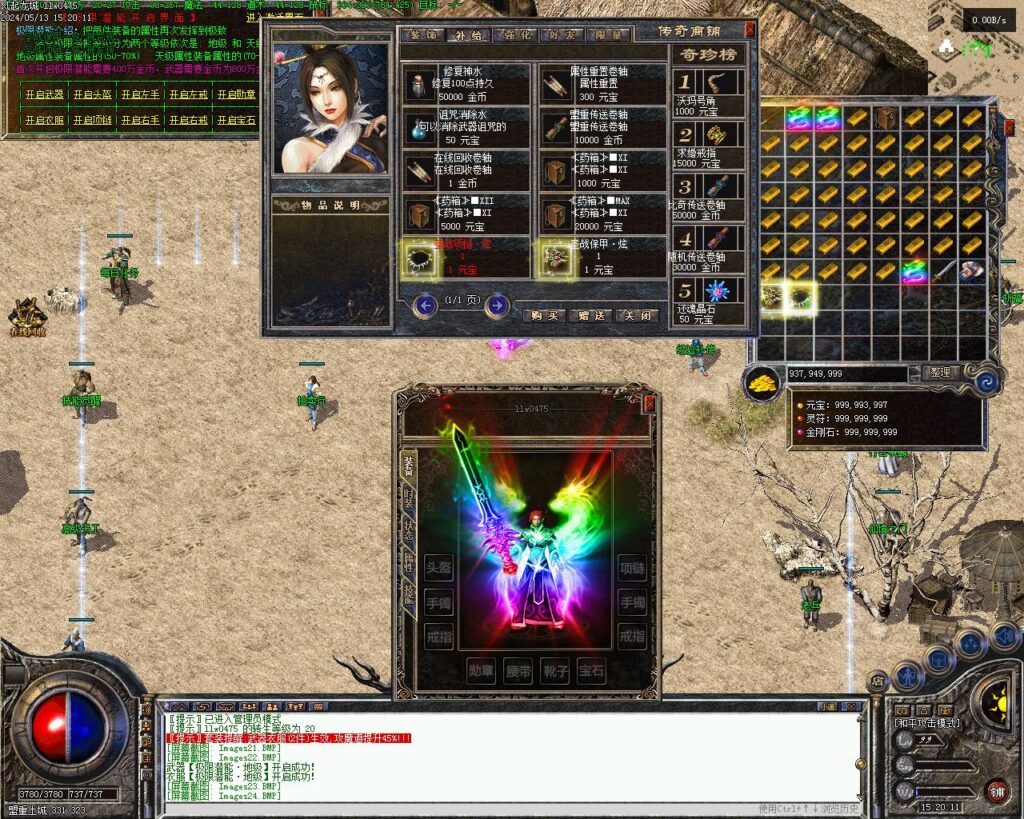Click the 开启武器 link
The image size is (1024, 819).
[44, 95]
